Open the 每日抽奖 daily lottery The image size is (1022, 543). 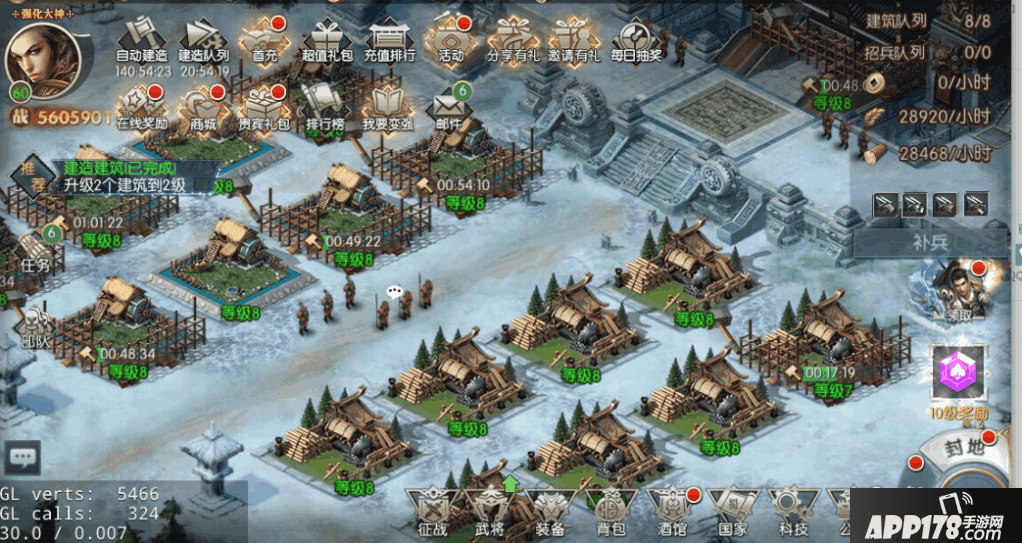pos(636,41)
